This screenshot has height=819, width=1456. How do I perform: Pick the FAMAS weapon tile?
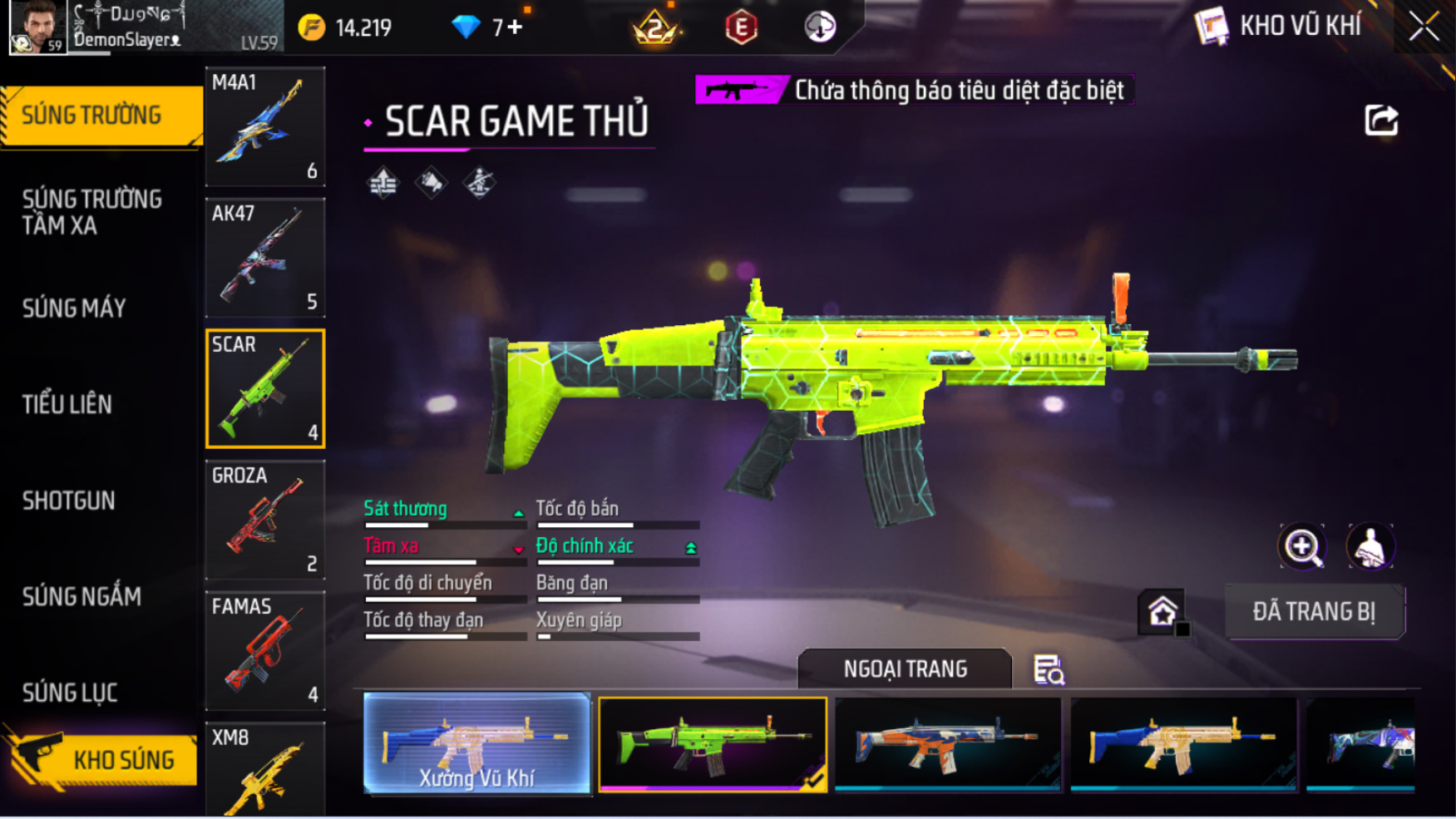[265, 650]
